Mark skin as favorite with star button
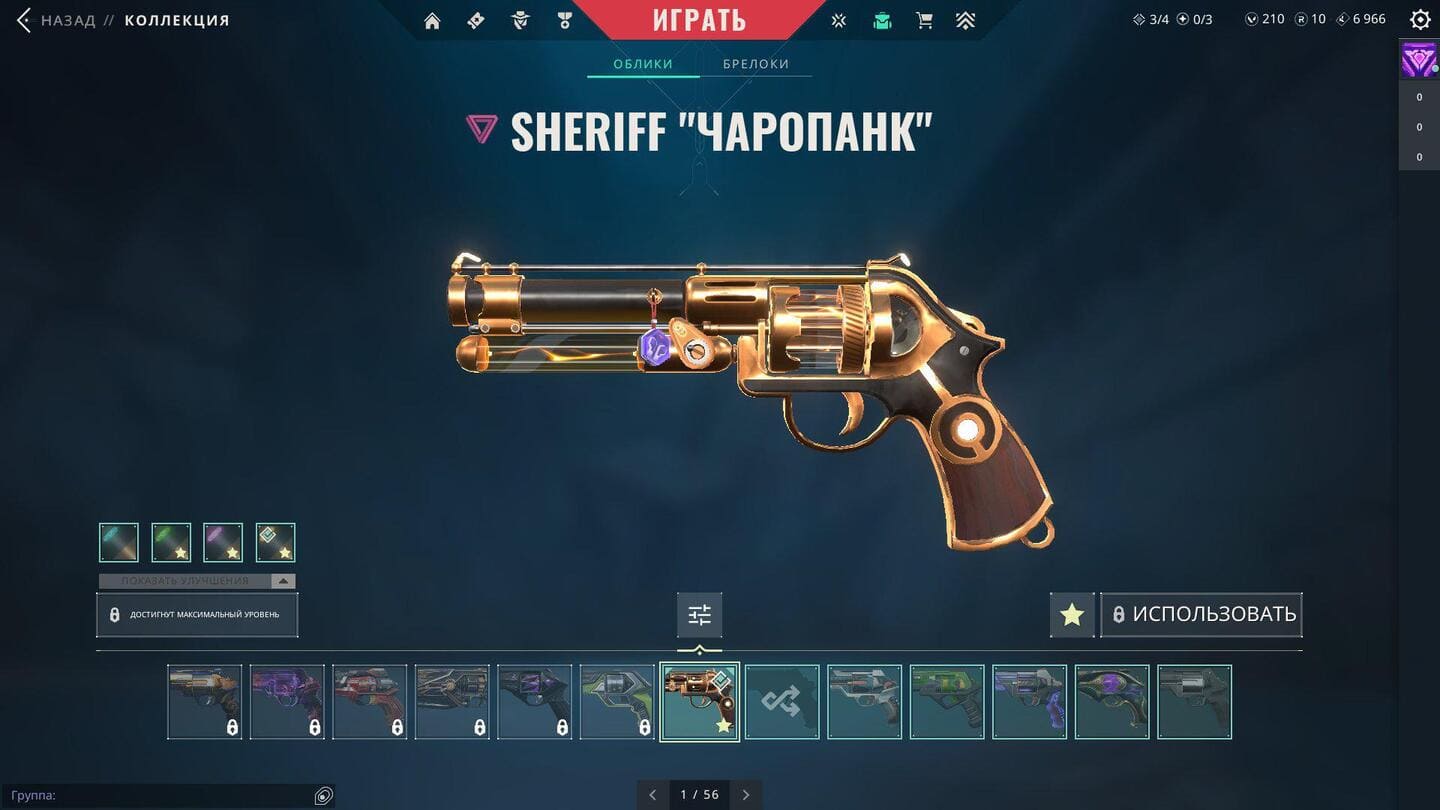 1072,615
